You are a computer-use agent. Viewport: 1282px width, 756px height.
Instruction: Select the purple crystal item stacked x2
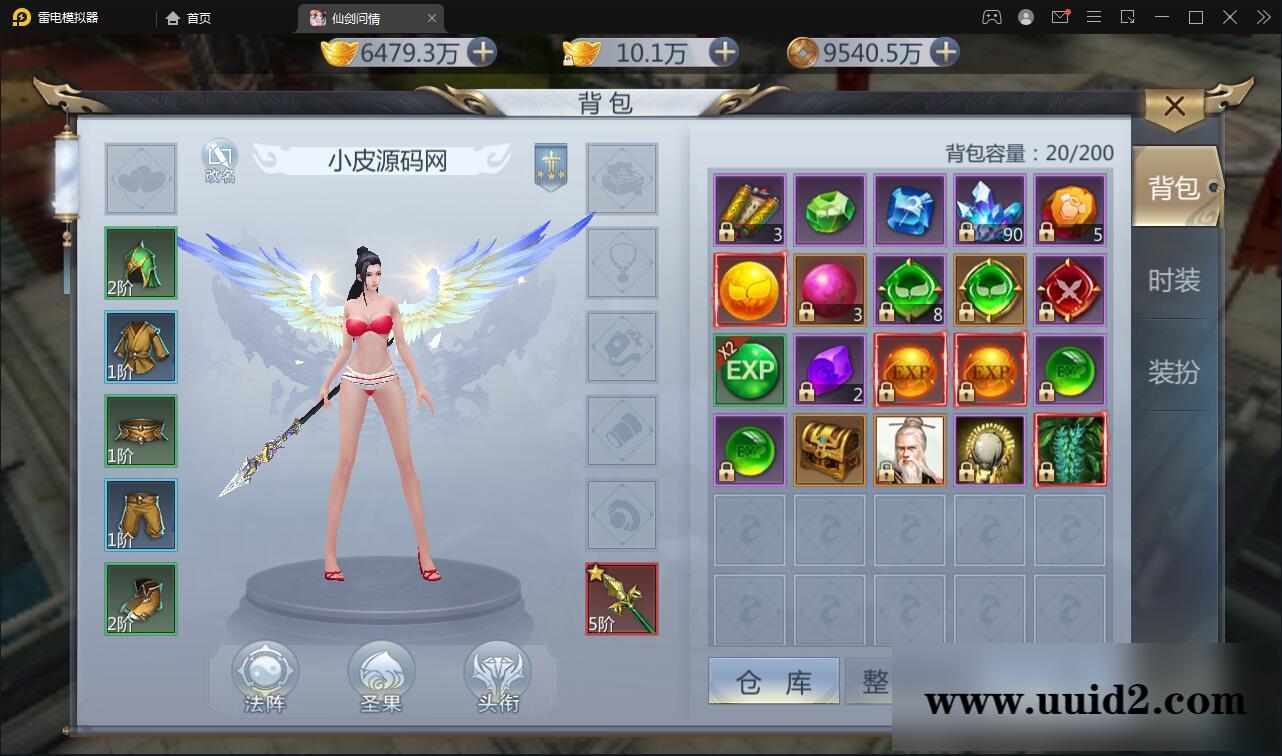click(829, 370)
